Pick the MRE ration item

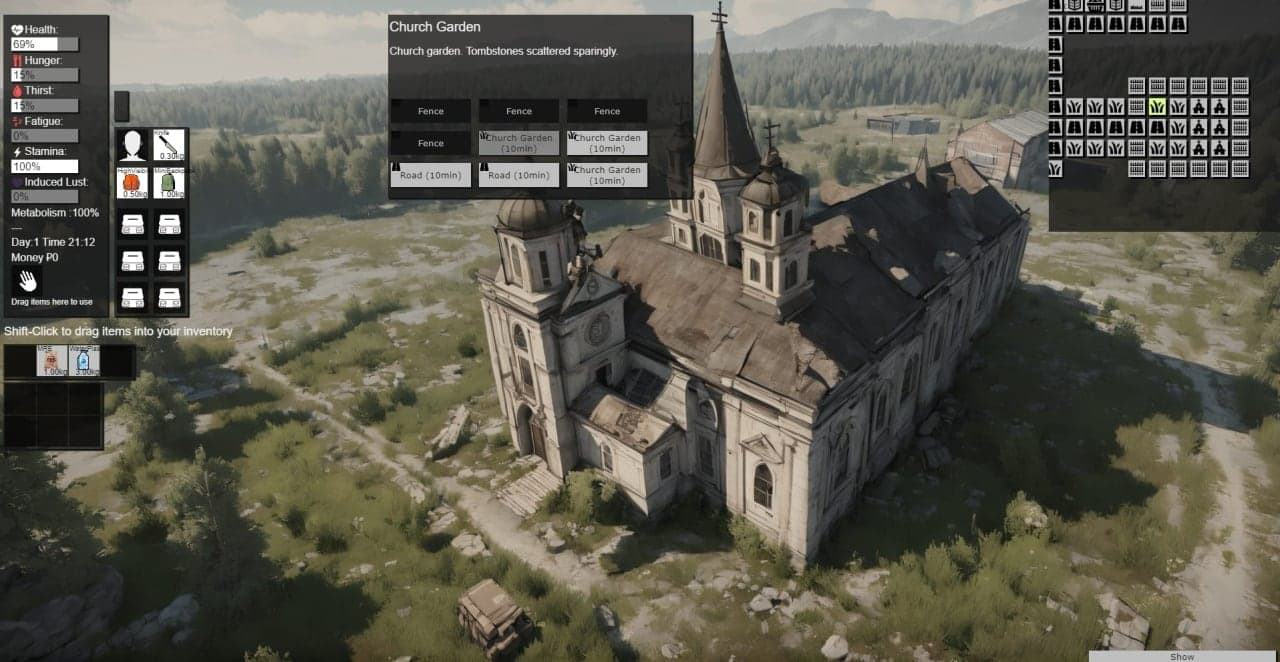52,360
